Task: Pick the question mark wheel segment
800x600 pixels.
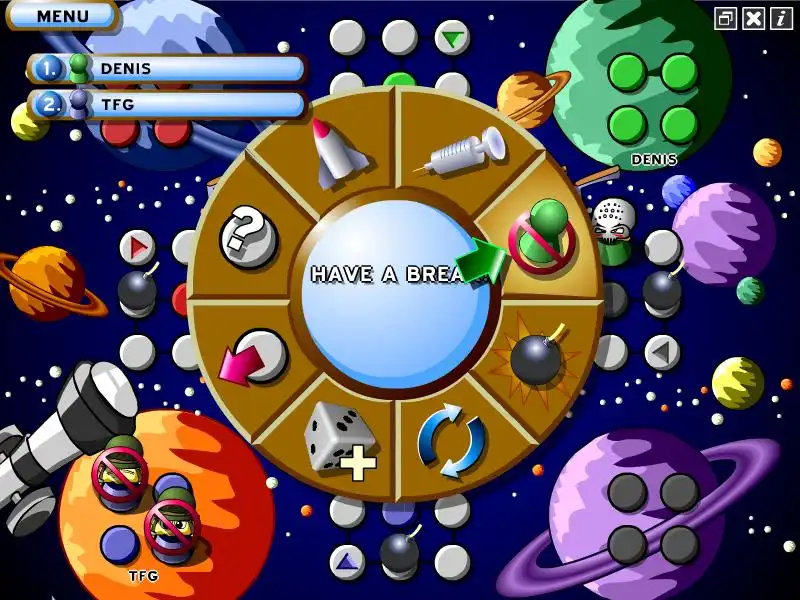Action: click(246, 236)
